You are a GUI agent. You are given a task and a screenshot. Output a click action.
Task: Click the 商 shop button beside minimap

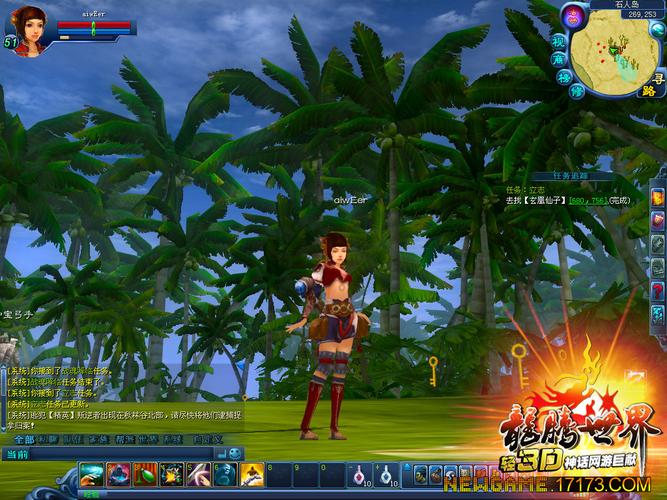click(560, 59)
